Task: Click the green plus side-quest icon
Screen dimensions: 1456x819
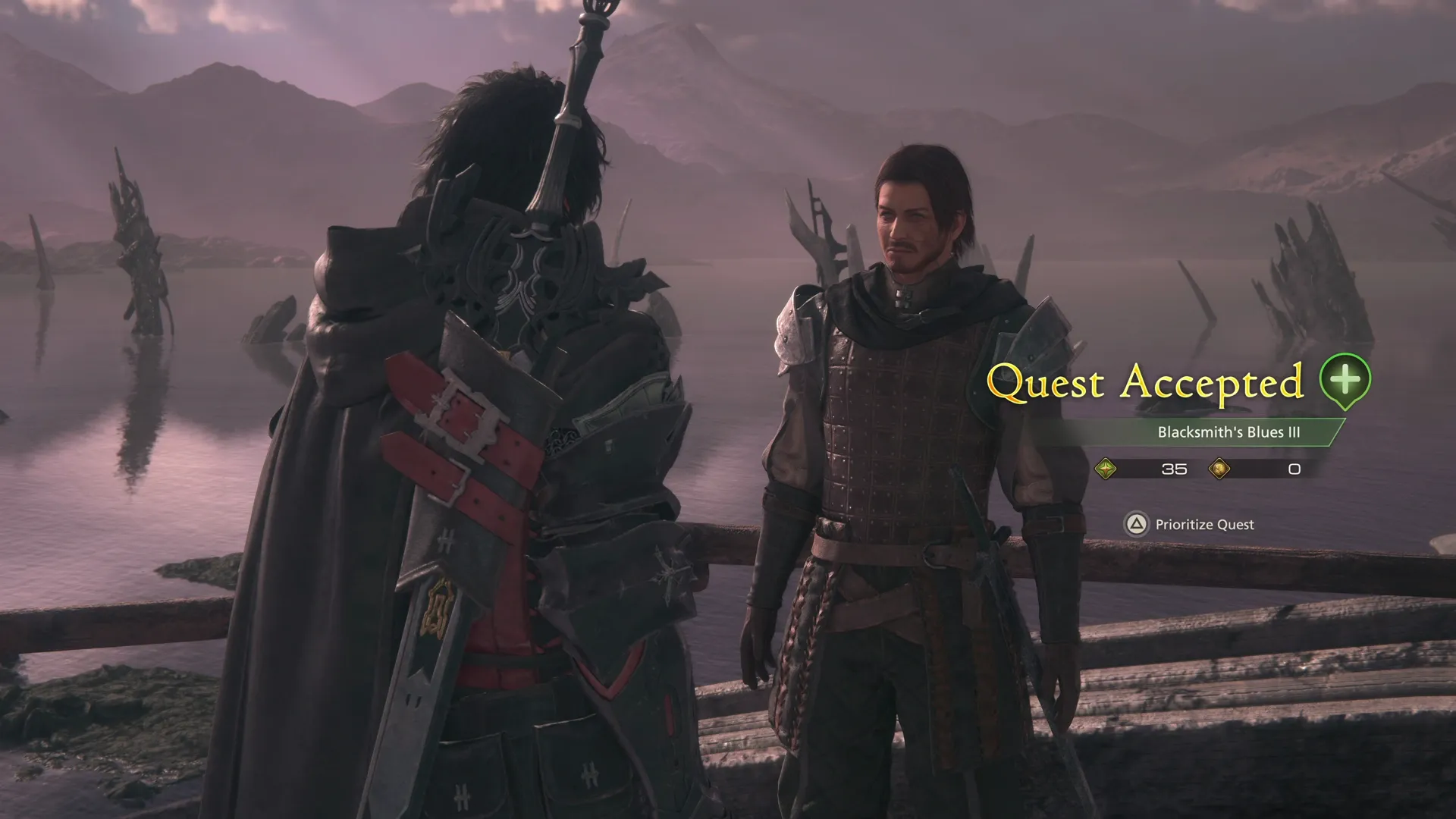Action: coord(1345,379)
